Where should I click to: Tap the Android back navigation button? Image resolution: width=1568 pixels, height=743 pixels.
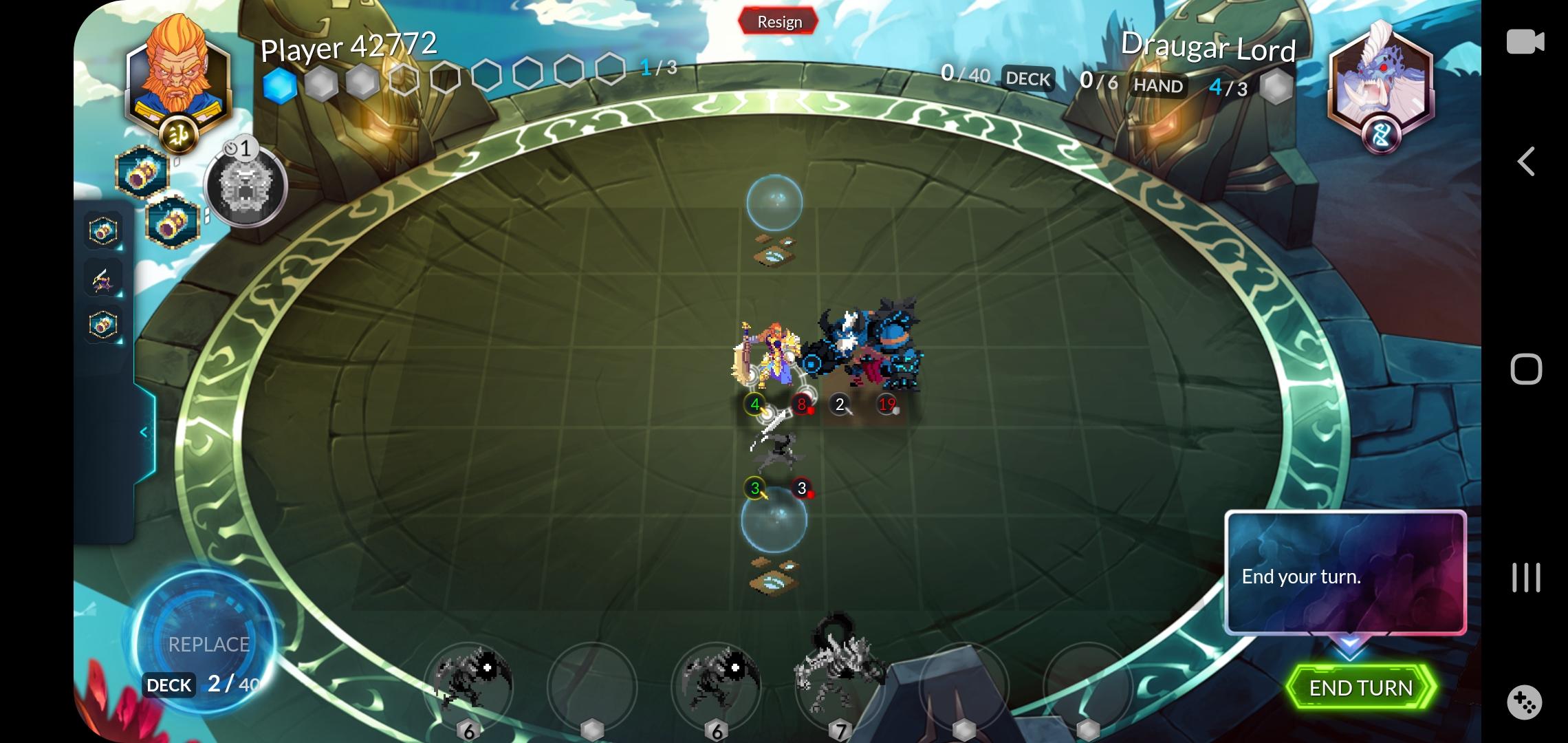pos(1527,162)
